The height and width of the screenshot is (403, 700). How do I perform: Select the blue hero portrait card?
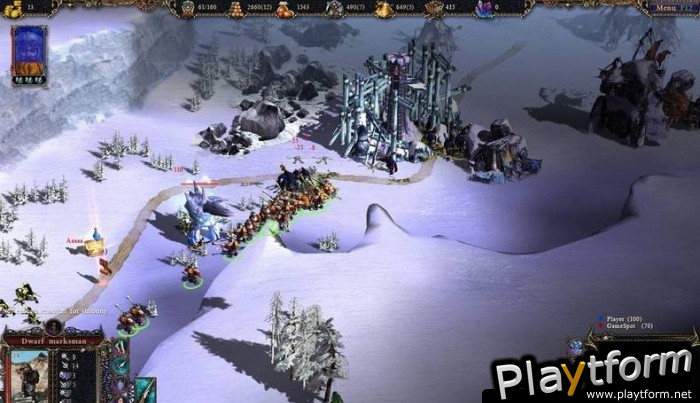point(28,56)
